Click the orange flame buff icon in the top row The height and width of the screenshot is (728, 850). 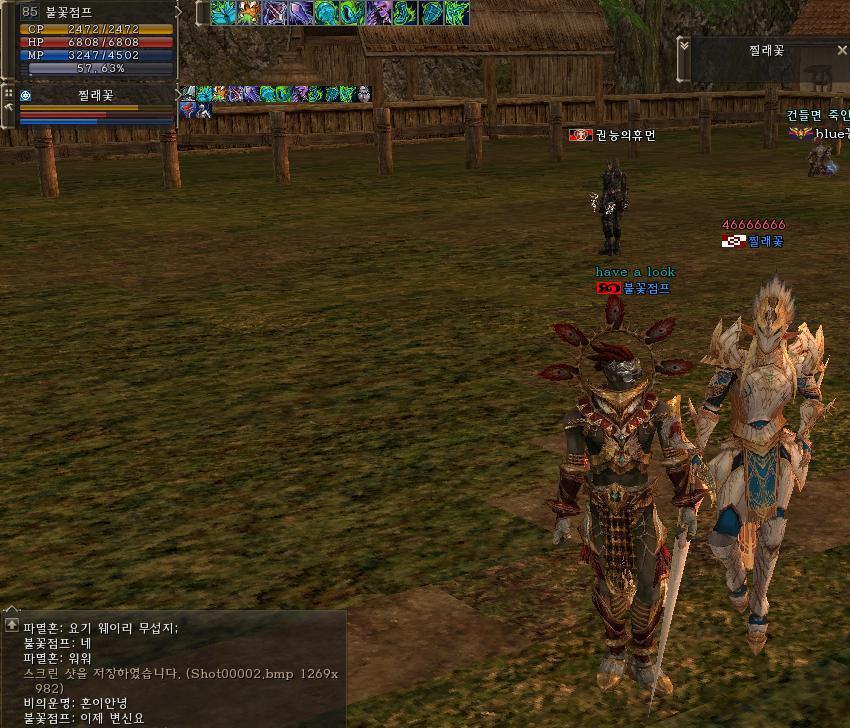click(248, 13)
